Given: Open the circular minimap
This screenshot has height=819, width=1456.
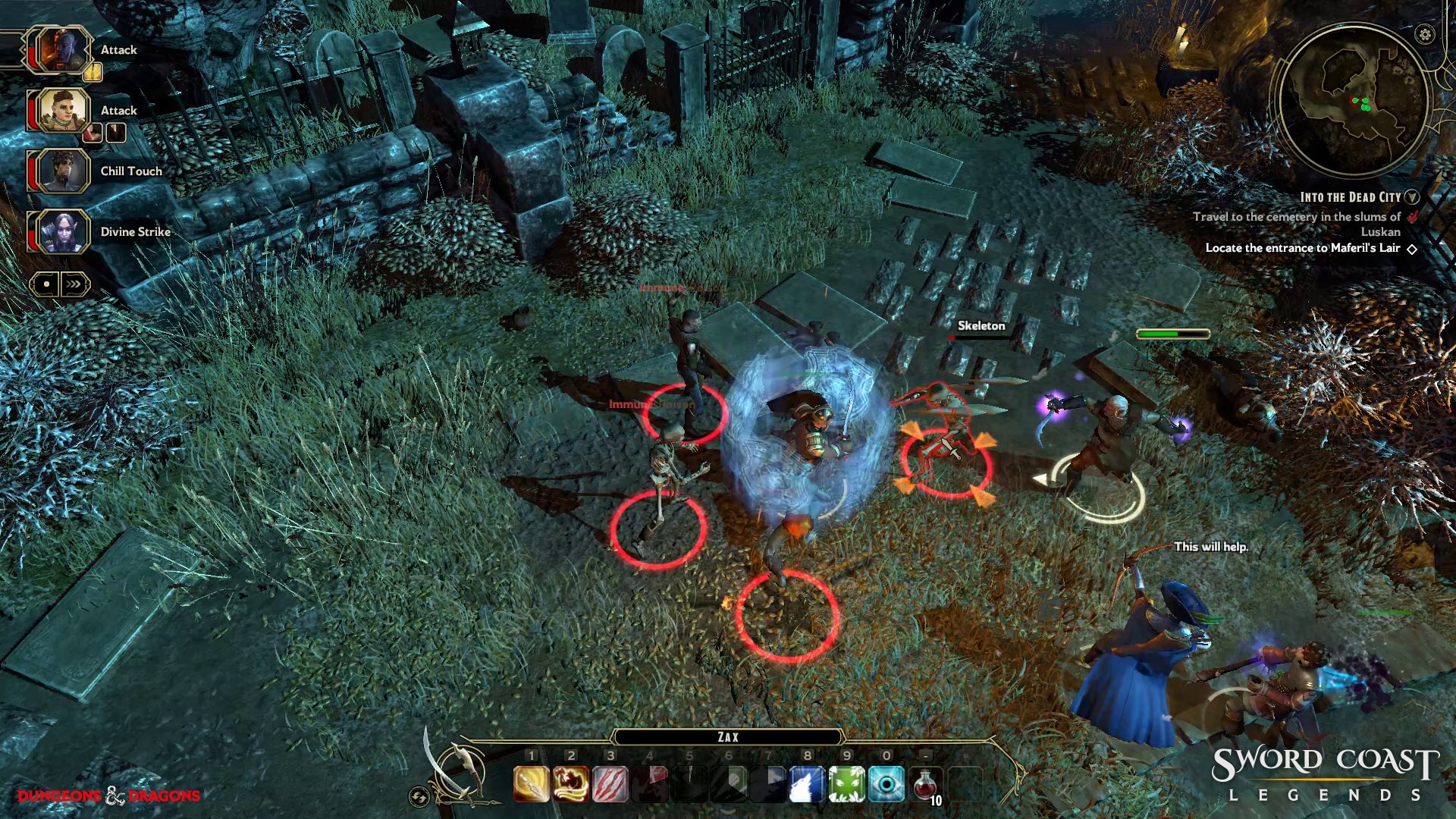Looking at the screenshot, I should pos(1353,99).
